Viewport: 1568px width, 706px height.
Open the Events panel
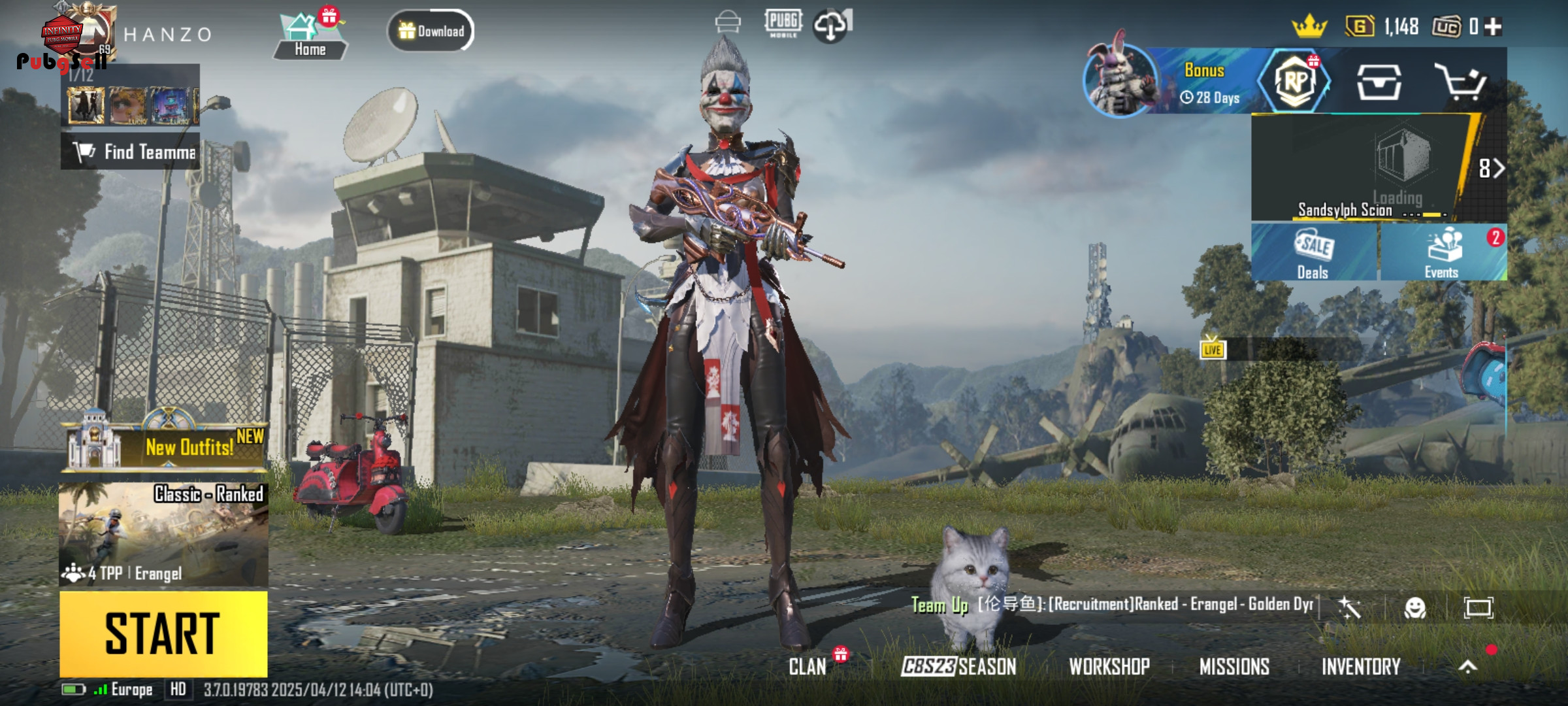1443,253
